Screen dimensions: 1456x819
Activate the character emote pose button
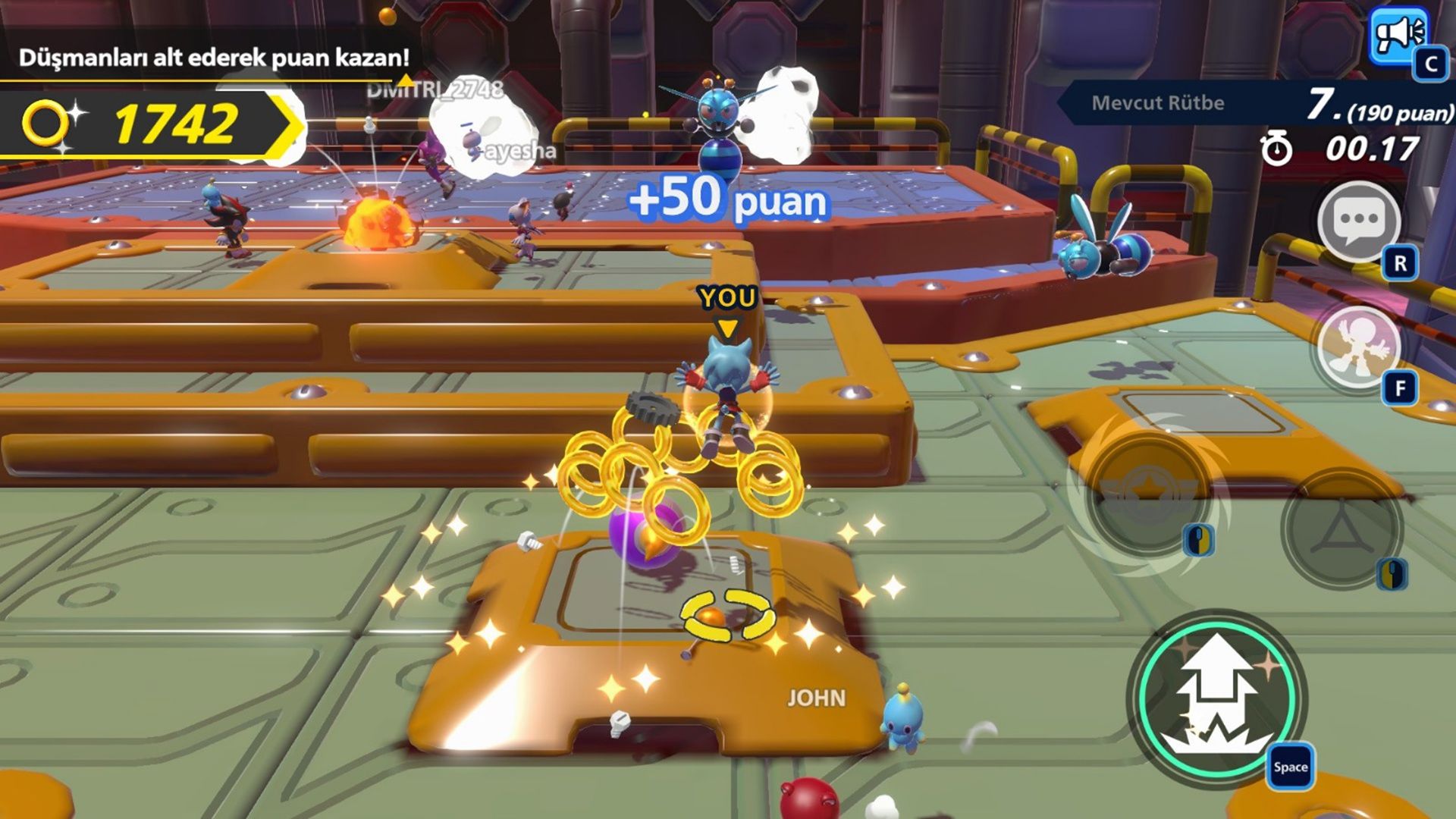click(1359, 347)
